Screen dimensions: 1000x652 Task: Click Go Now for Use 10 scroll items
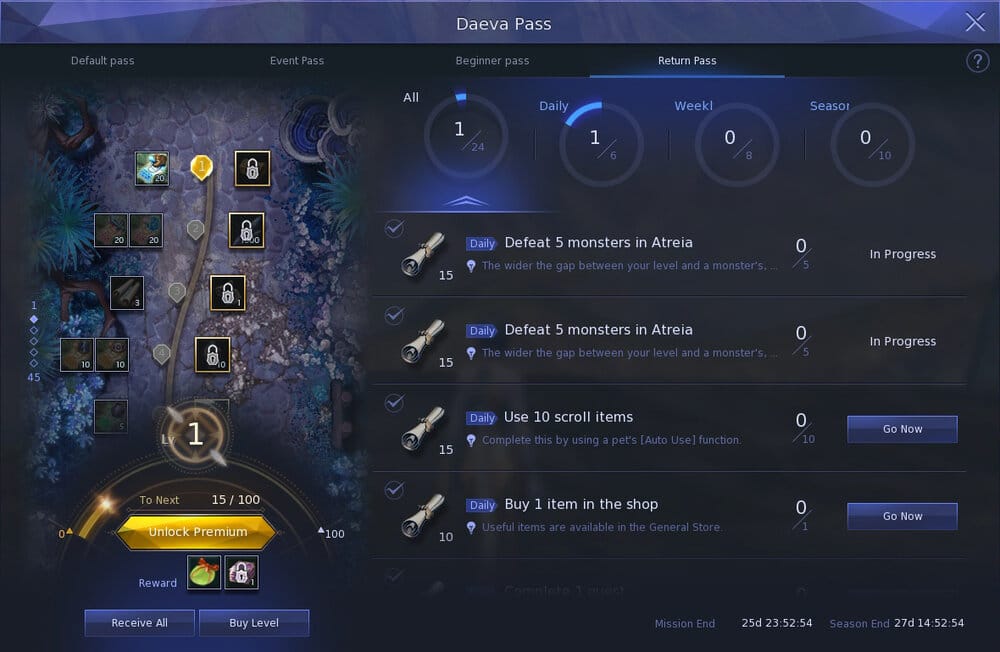pyautogui.click(x=902, y=429)
